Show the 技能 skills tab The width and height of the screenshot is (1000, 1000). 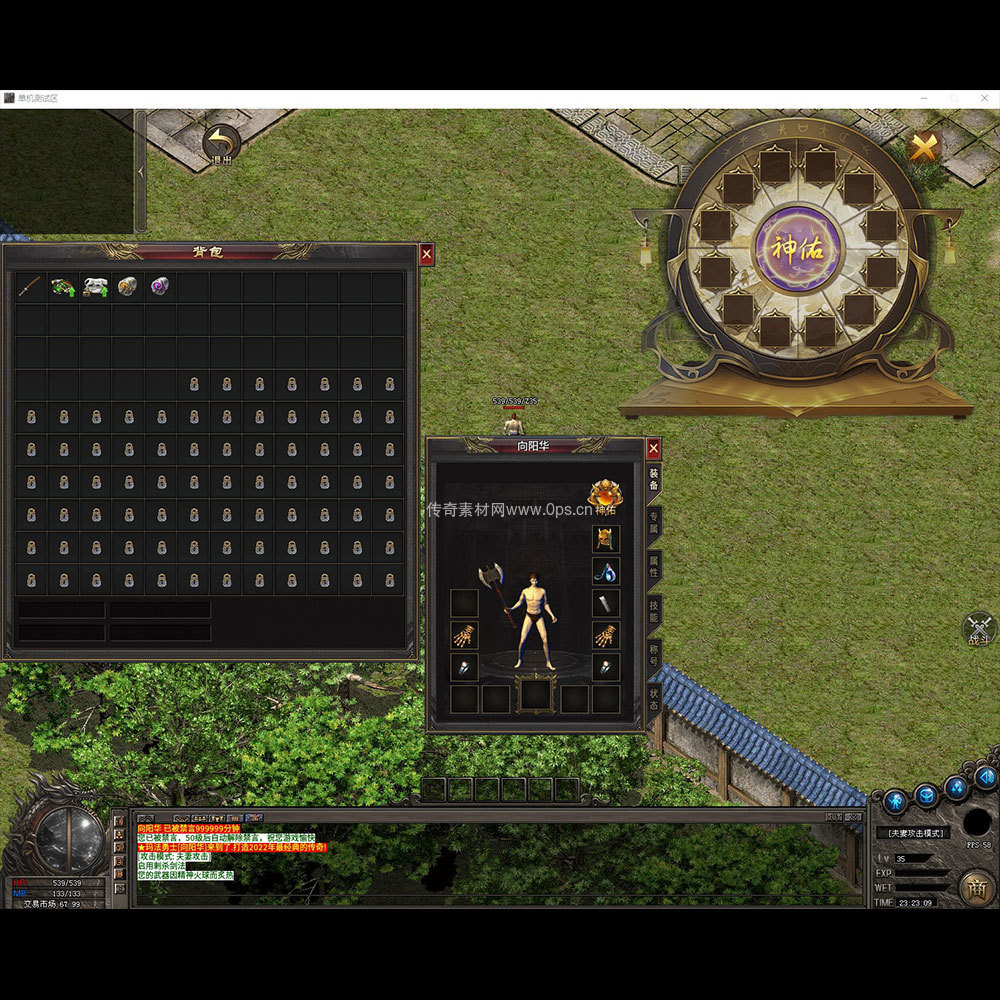pos(654,611)
